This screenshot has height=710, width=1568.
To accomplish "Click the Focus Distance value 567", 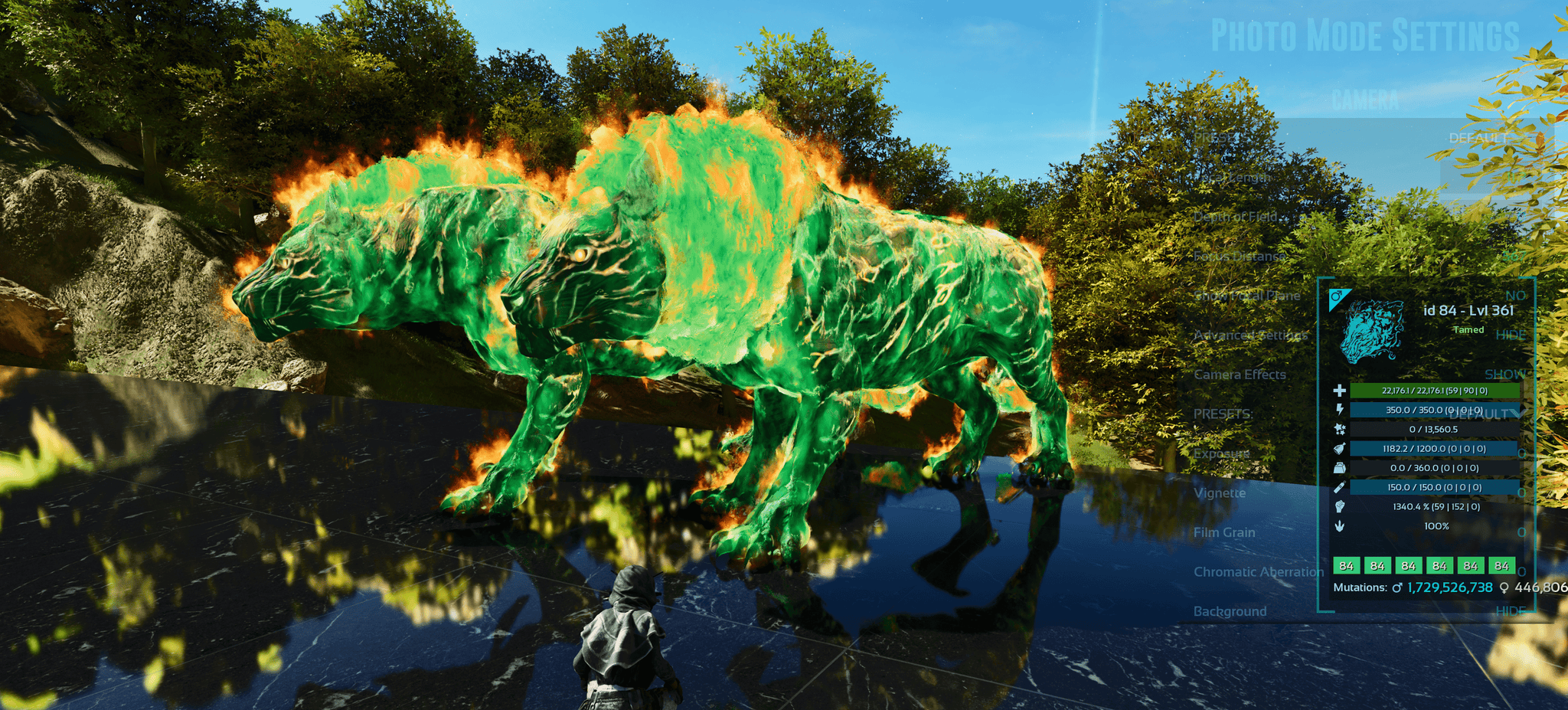I will (x=1512, y=256).
